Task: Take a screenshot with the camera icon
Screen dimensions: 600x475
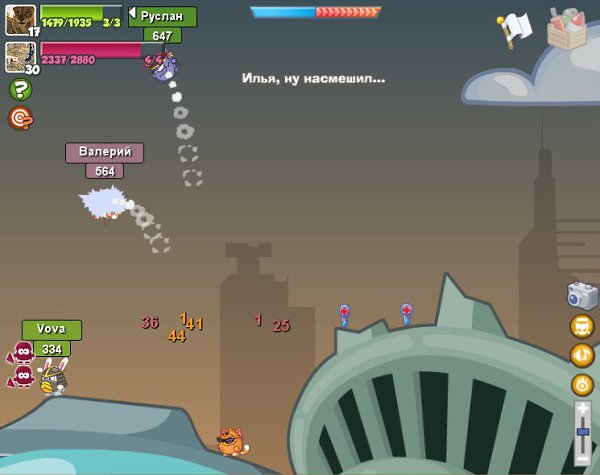Action: pyautogui.click(x=582, y=295)
